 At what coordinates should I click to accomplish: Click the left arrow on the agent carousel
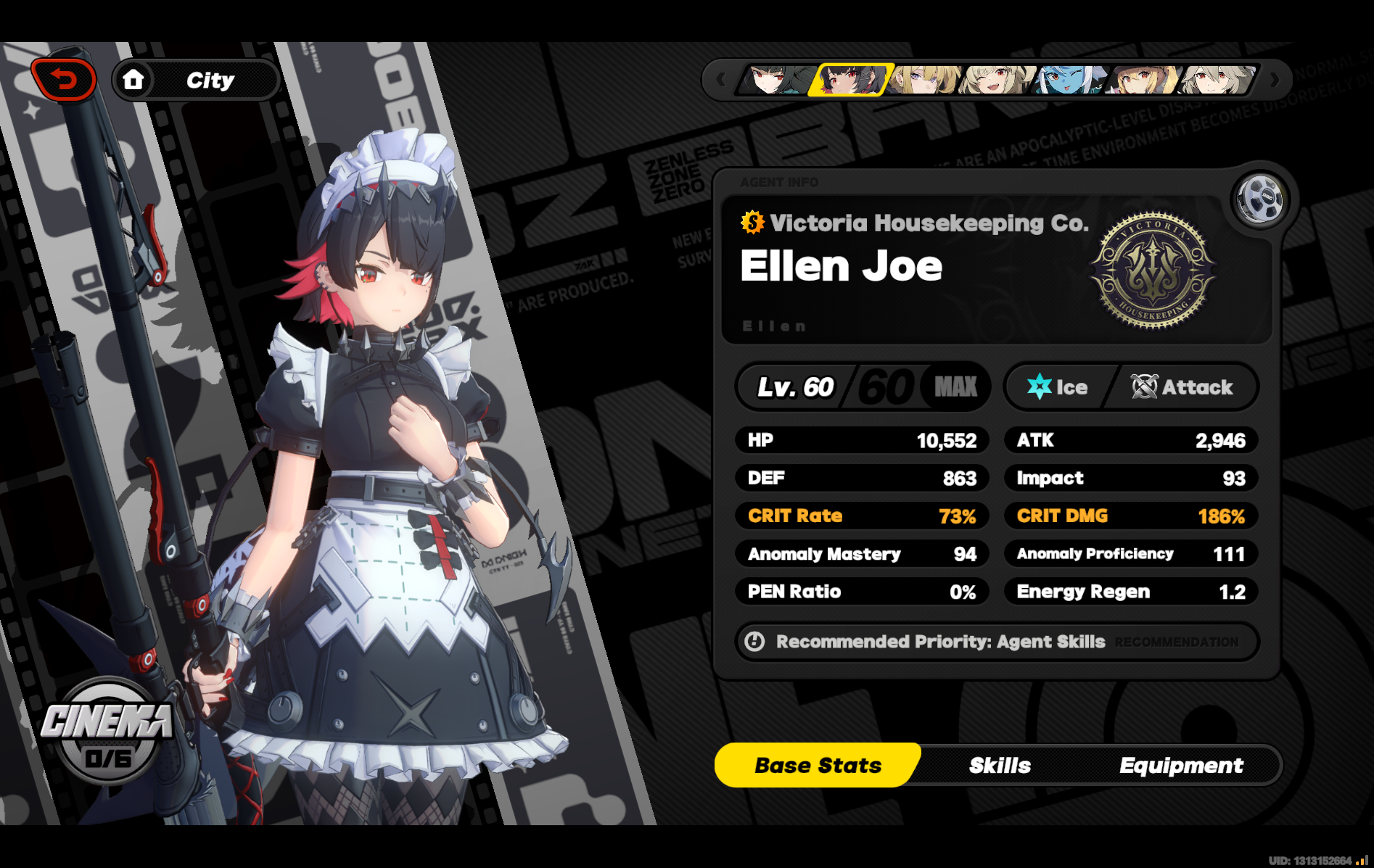[x=720, y=80]
